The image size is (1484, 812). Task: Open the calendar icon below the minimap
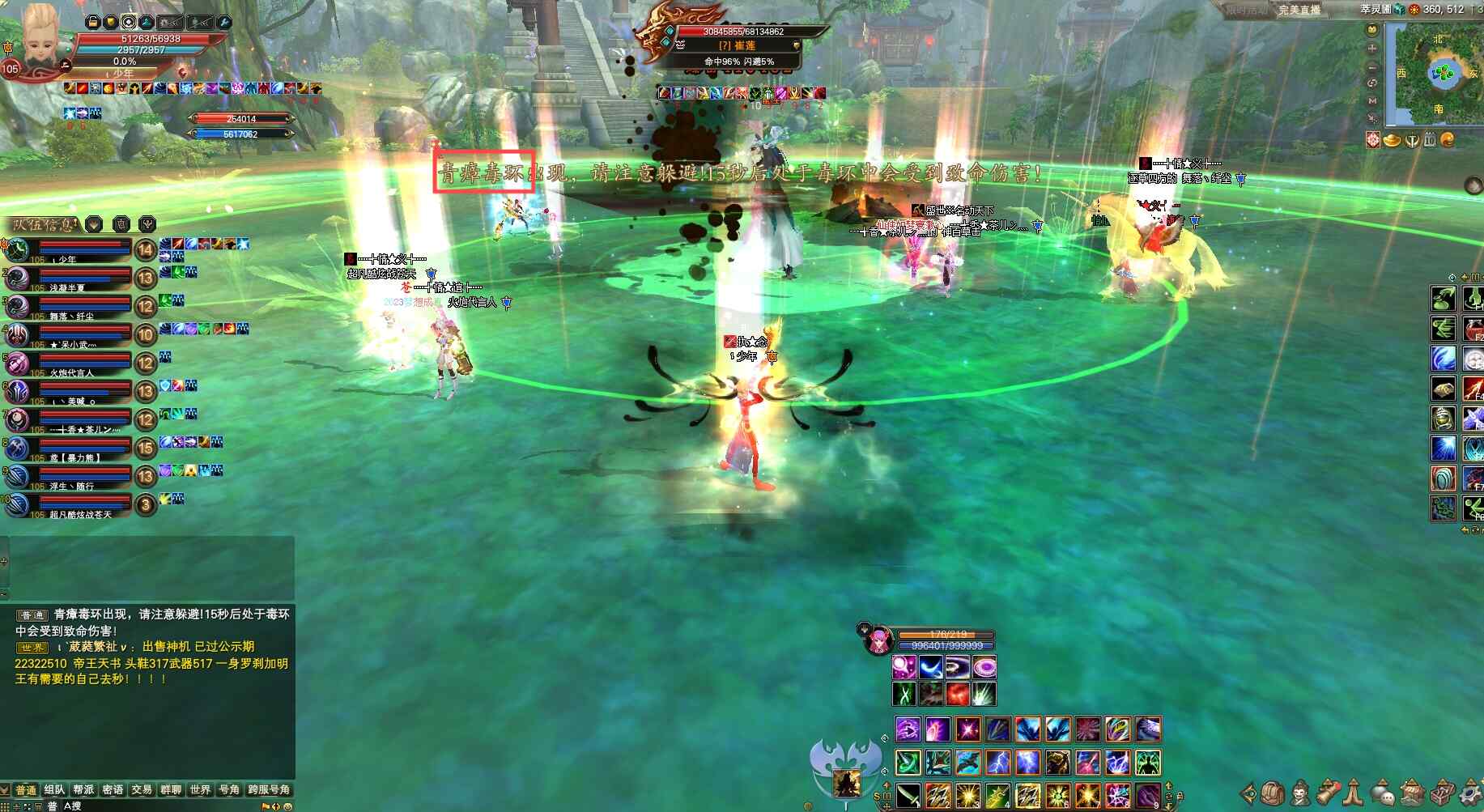(1430, 140)
